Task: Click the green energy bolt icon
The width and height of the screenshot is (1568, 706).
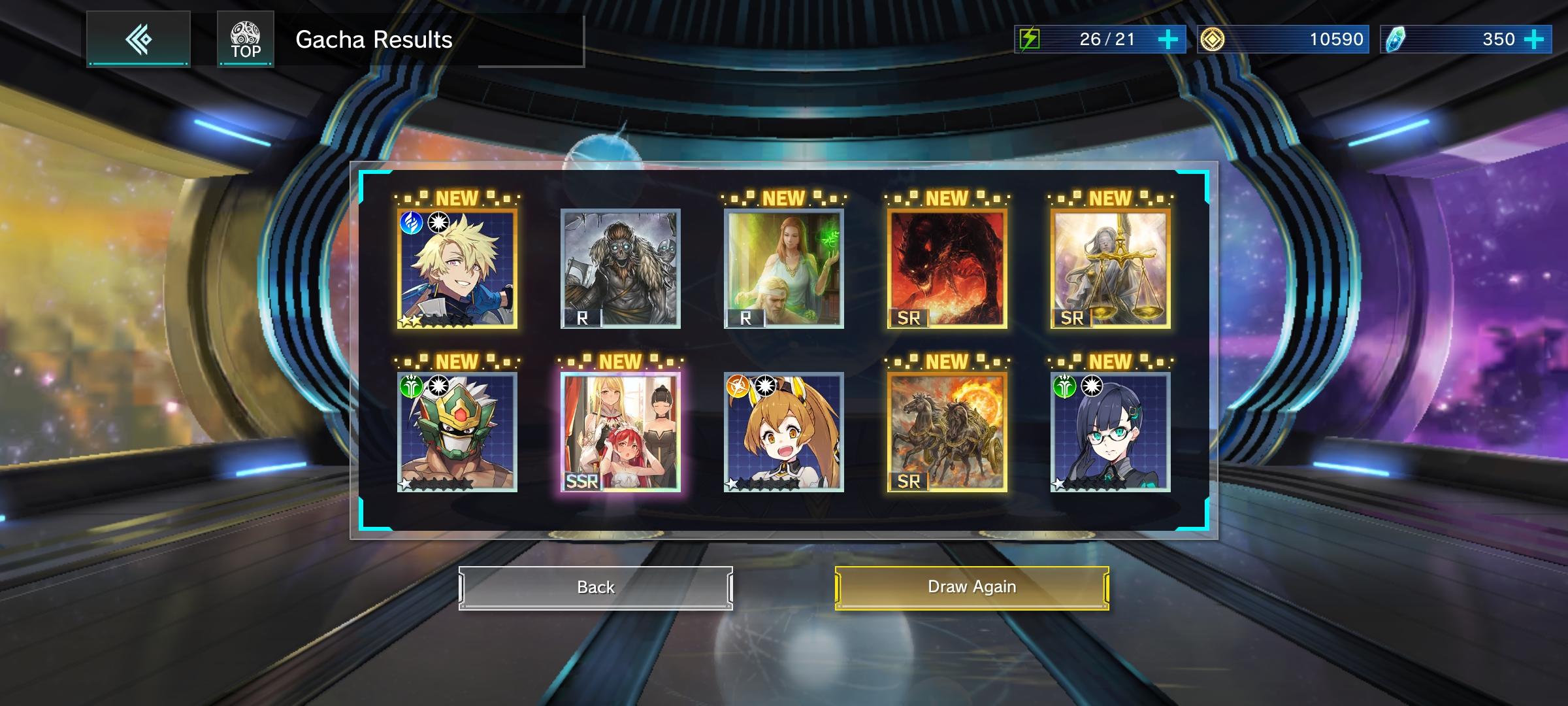Action: click(1030, 39)
